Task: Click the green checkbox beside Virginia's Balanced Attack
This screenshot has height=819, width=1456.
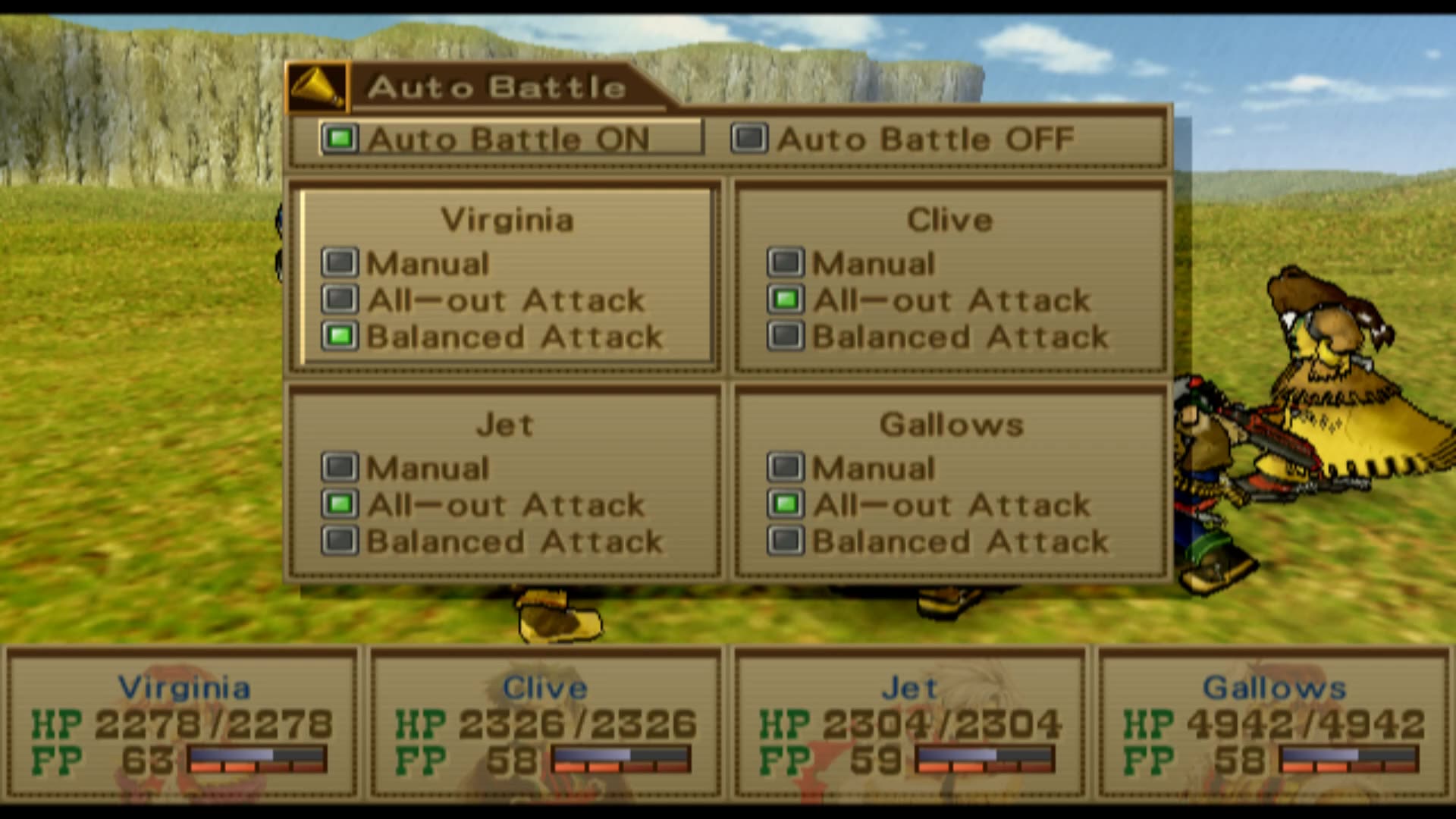Action: coord(340,337)
